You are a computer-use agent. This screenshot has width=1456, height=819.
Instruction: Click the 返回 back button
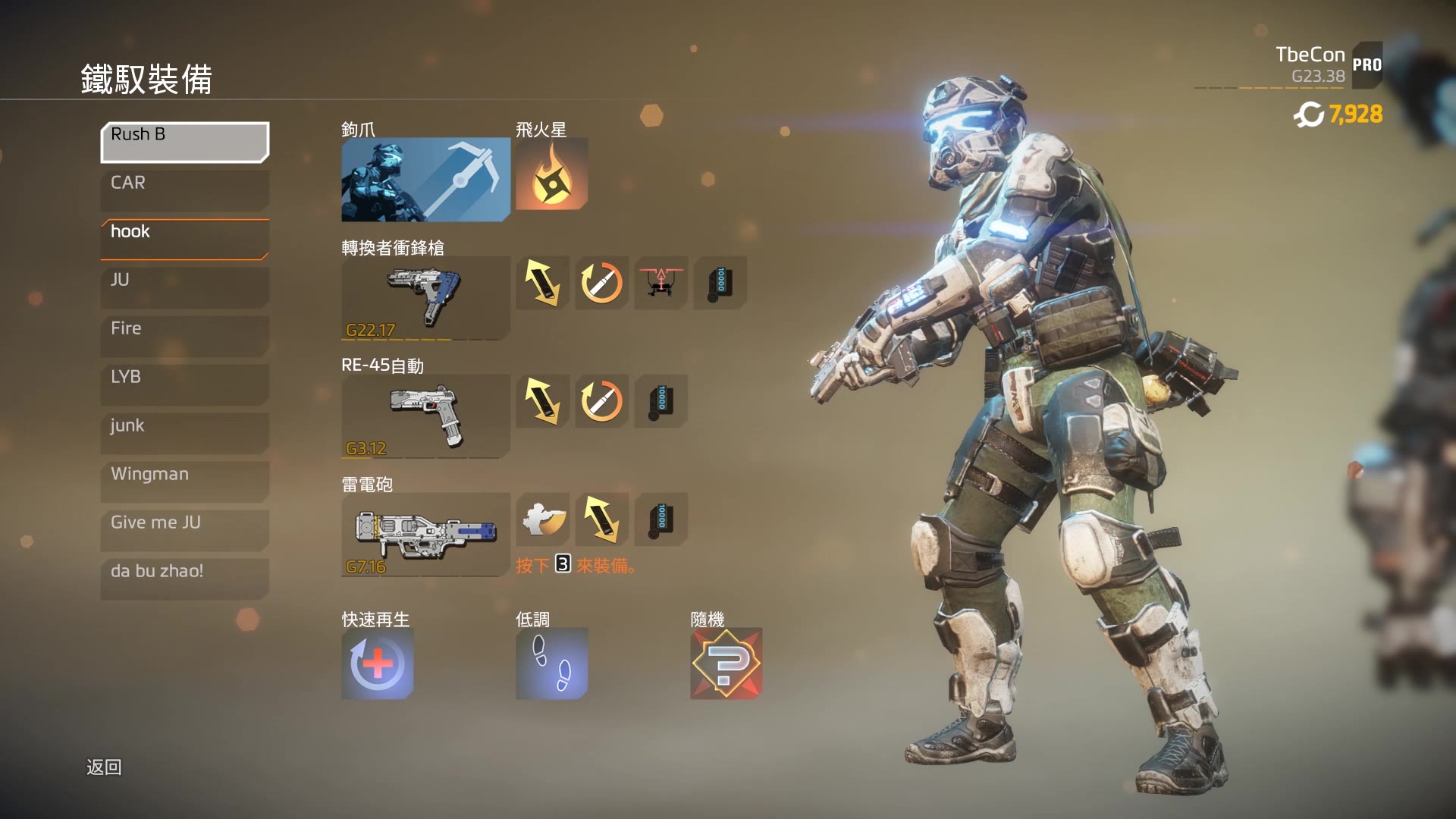pos(104,767)
